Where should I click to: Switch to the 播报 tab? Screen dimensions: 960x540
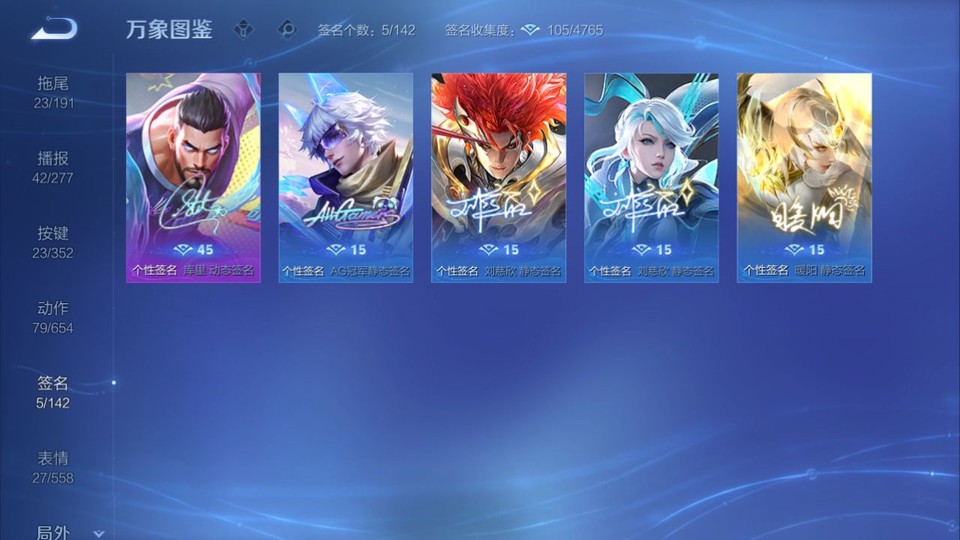pos(54,166)
